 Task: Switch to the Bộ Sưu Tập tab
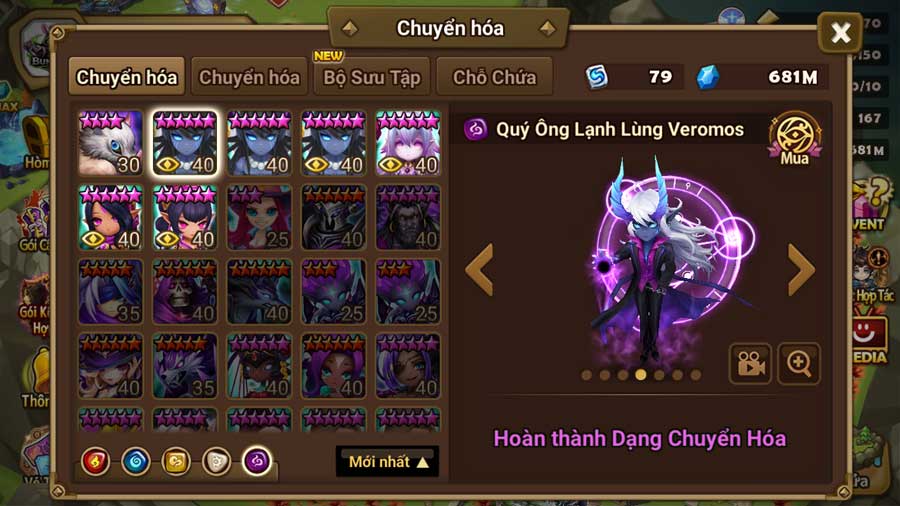click(x=372, y=77)
